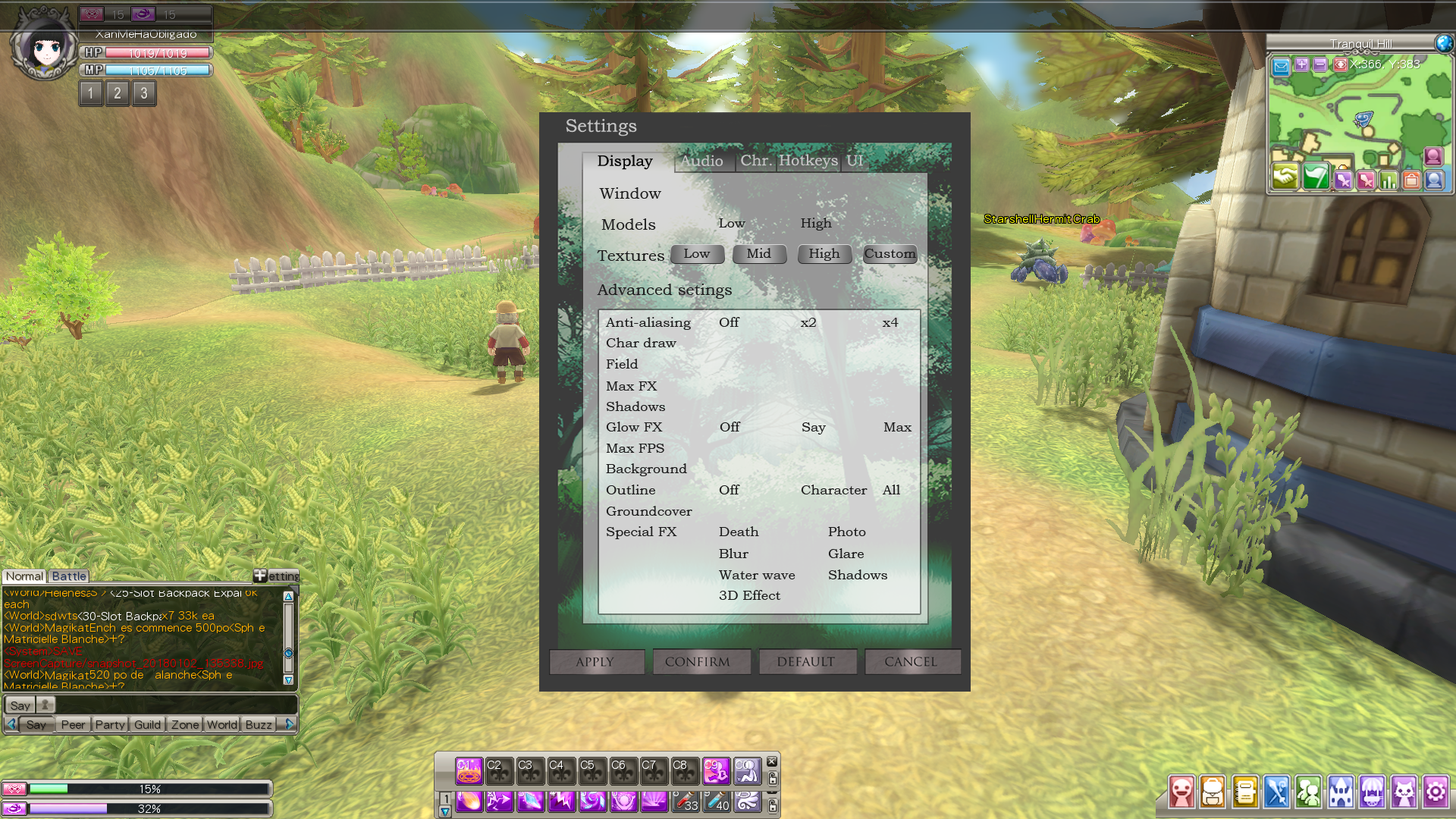Image resolution: width=1456 pixels, height=819 pixels.
Task: Switch to the Chr. settings tab
Action: point(755,161)
